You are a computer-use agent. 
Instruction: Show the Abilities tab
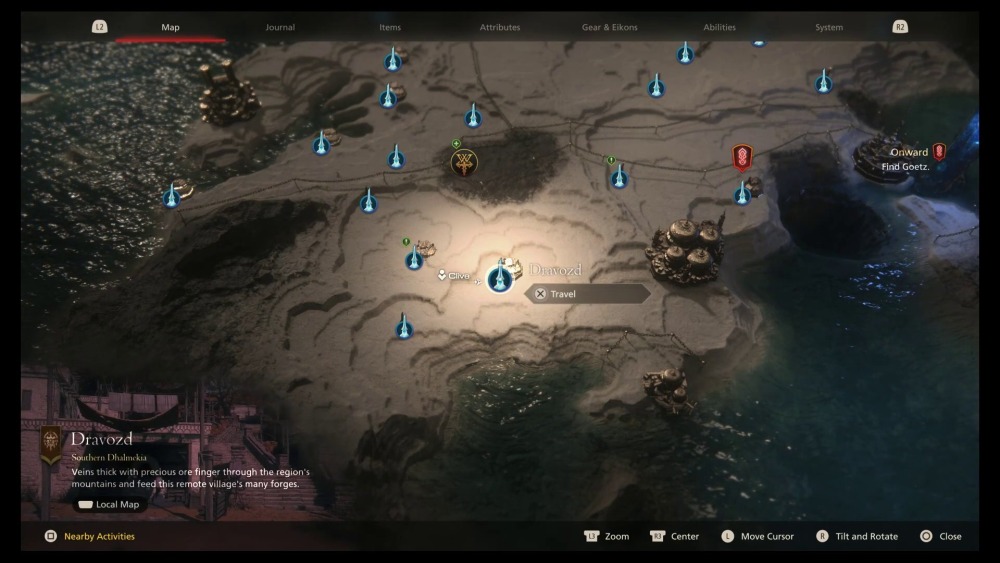pyautogui.click(x=719, y=27)
